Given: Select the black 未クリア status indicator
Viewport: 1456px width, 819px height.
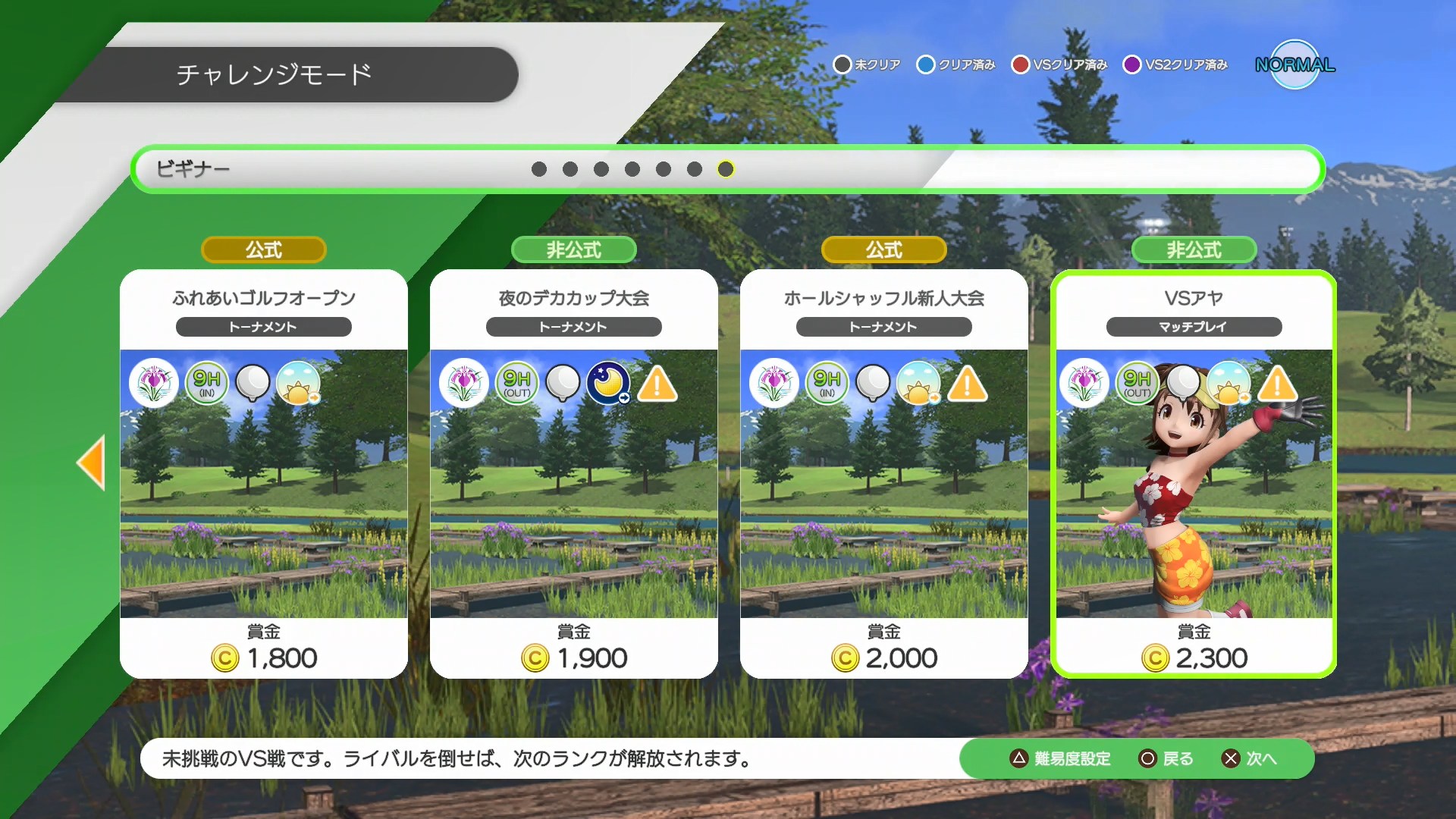Looking at the screenshot, I should 843,64.
